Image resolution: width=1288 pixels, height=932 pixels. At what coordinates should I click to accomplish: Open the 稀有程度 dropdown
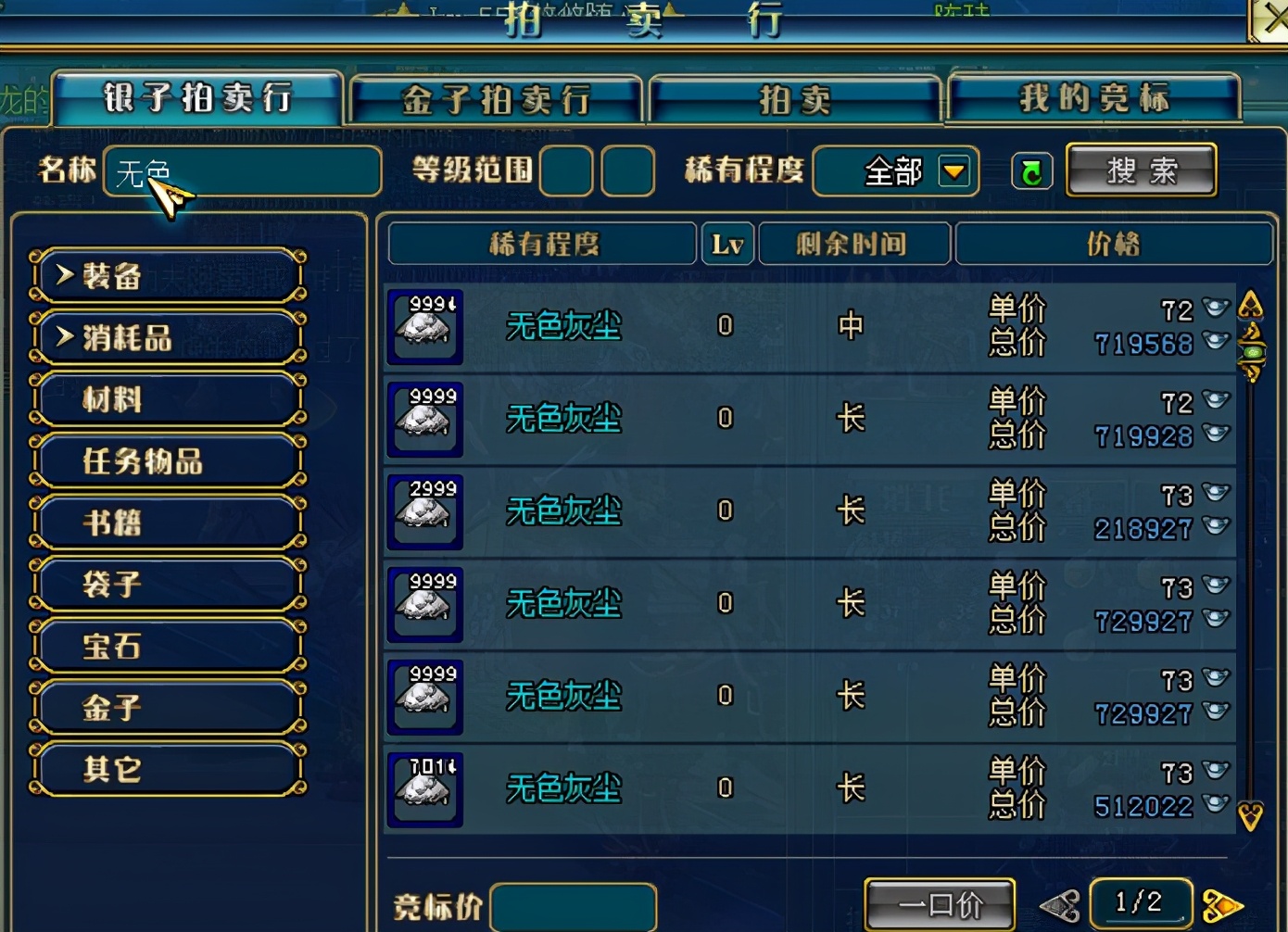click(954, 170)
